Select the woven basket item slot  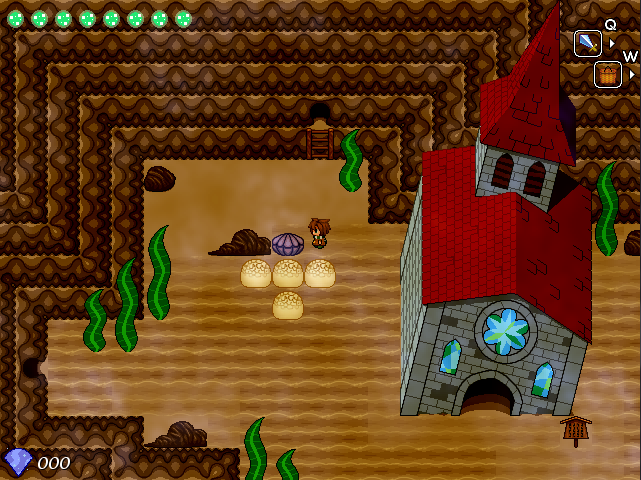(607, 74)
